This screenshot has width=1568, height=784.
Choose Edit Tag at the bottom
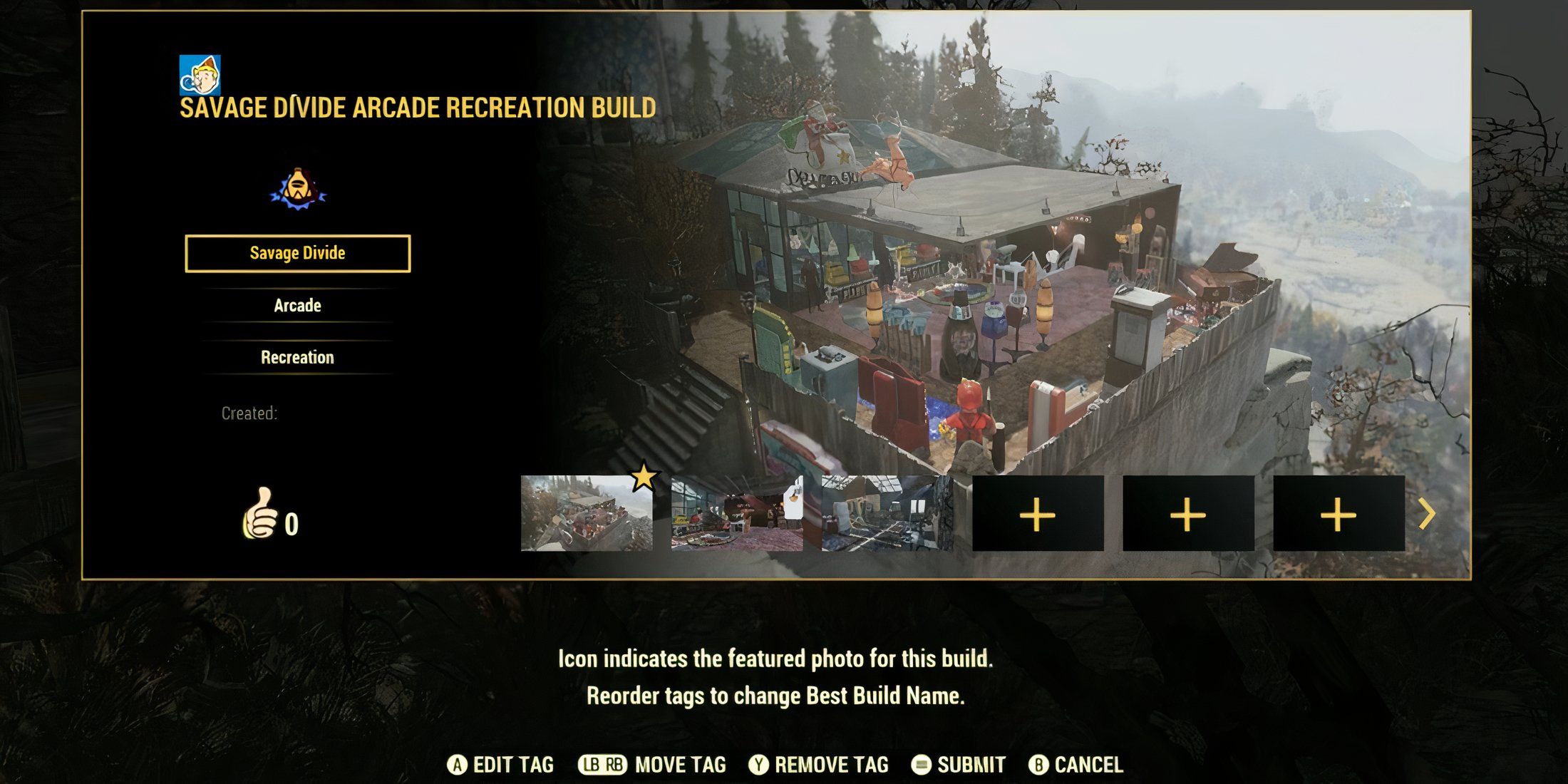tap(500, 765)
